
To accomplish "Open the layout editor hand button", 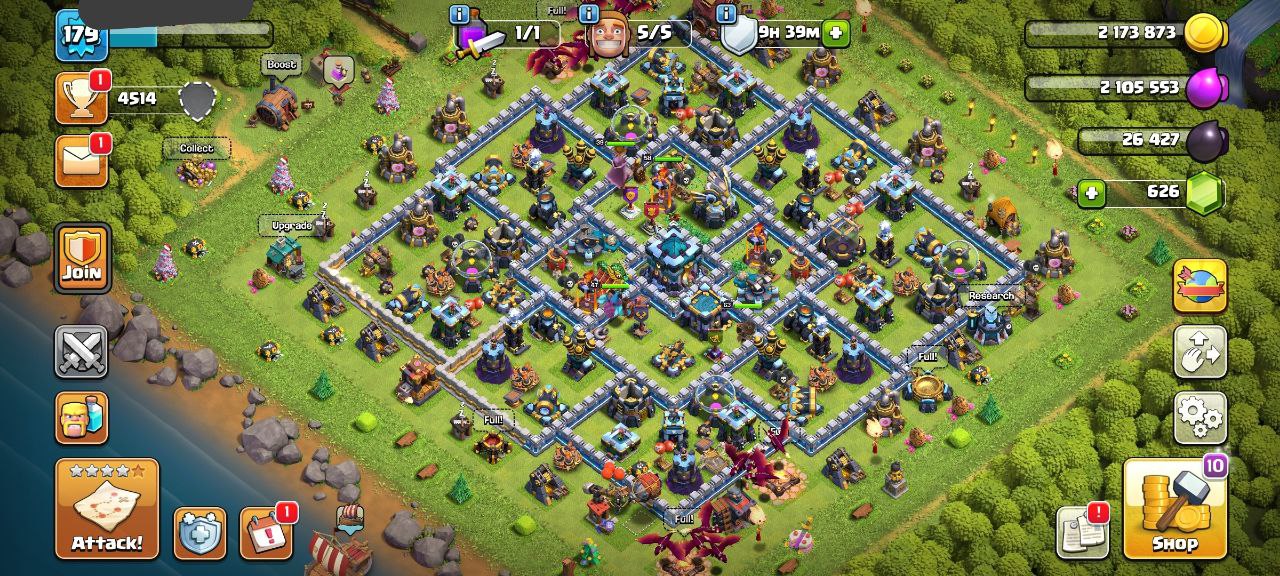I will (x=1200, y=352).
